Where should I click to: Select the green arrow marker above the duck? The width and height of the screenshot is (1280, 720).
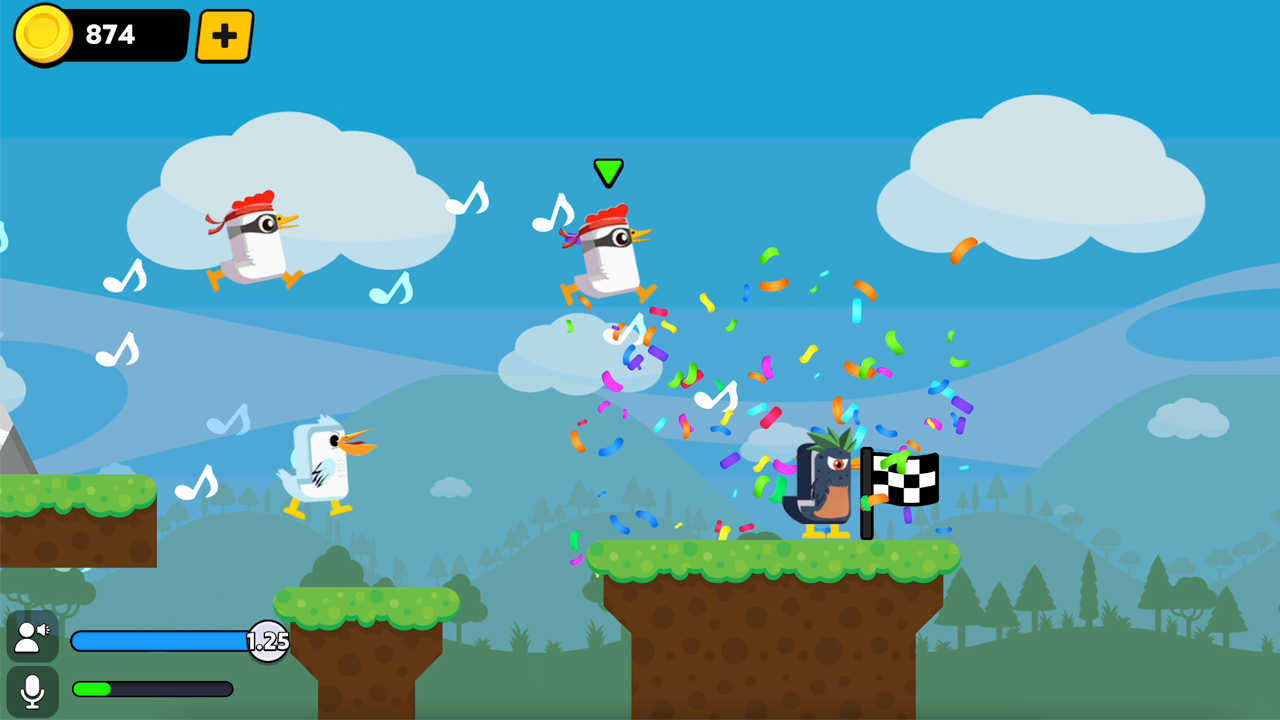pos(608,172)
